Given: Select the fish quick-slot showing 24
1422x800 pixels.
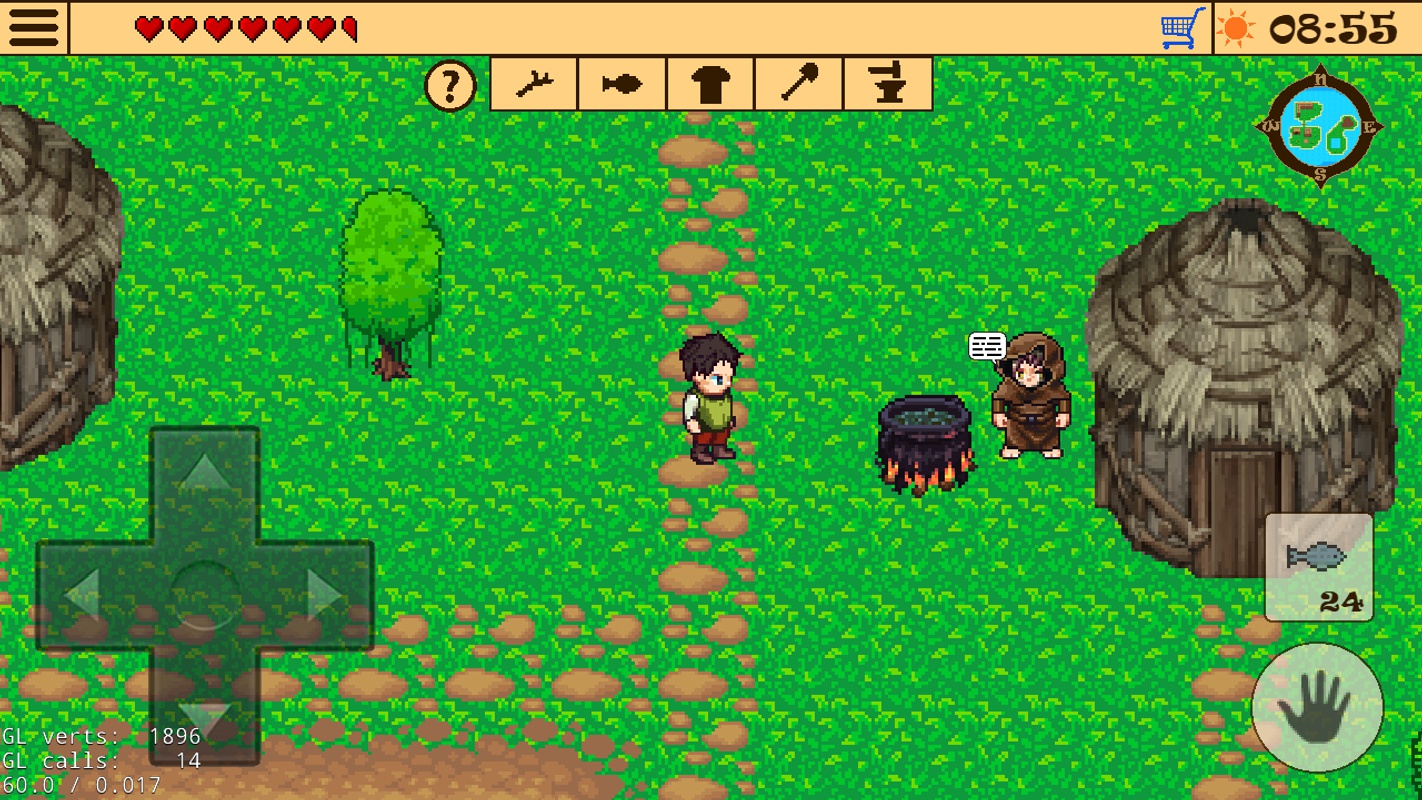Looking at the screenshot, I should [1318, 565].
